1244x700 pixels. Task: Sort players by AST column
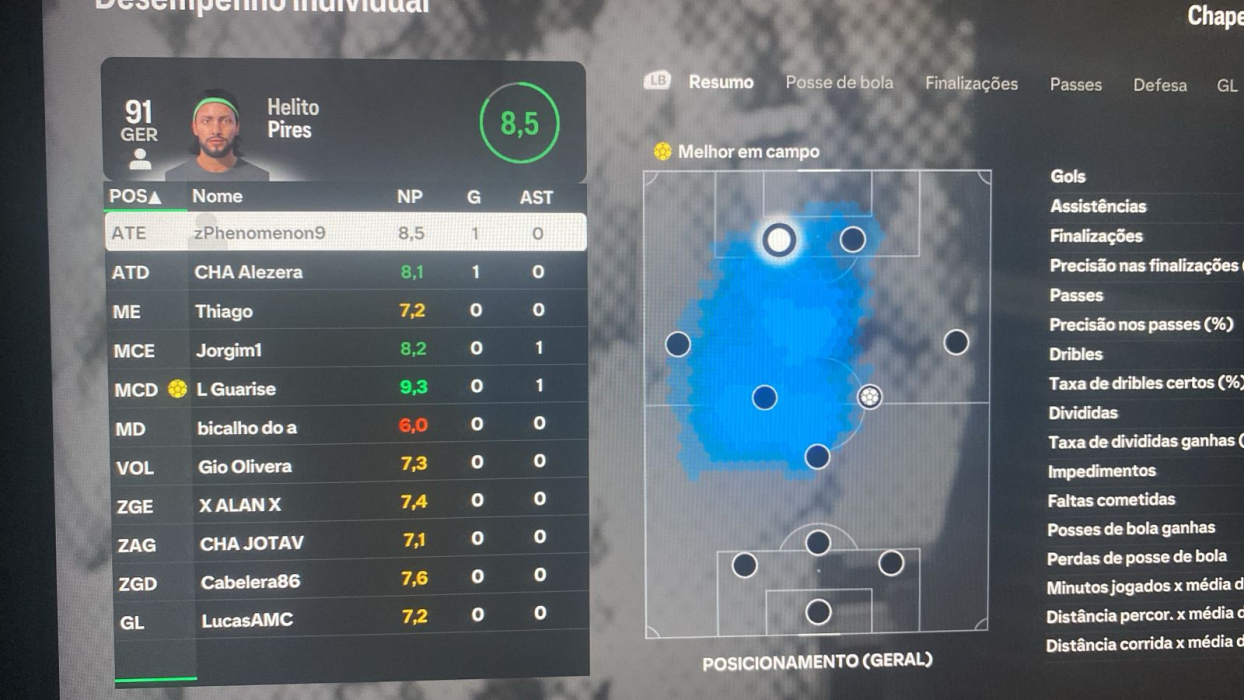536,198
